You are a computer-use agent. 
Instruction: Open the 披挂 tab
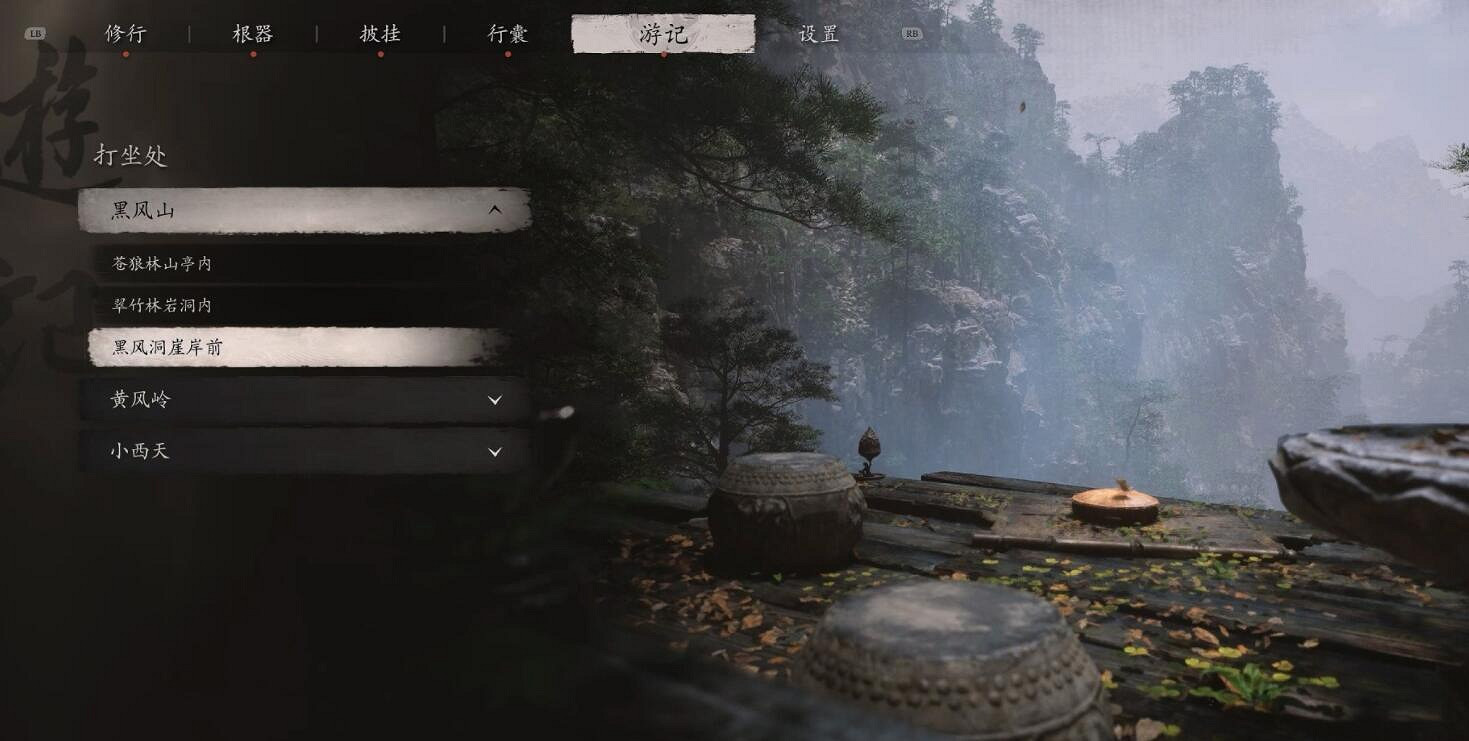[x=379, y=33]
